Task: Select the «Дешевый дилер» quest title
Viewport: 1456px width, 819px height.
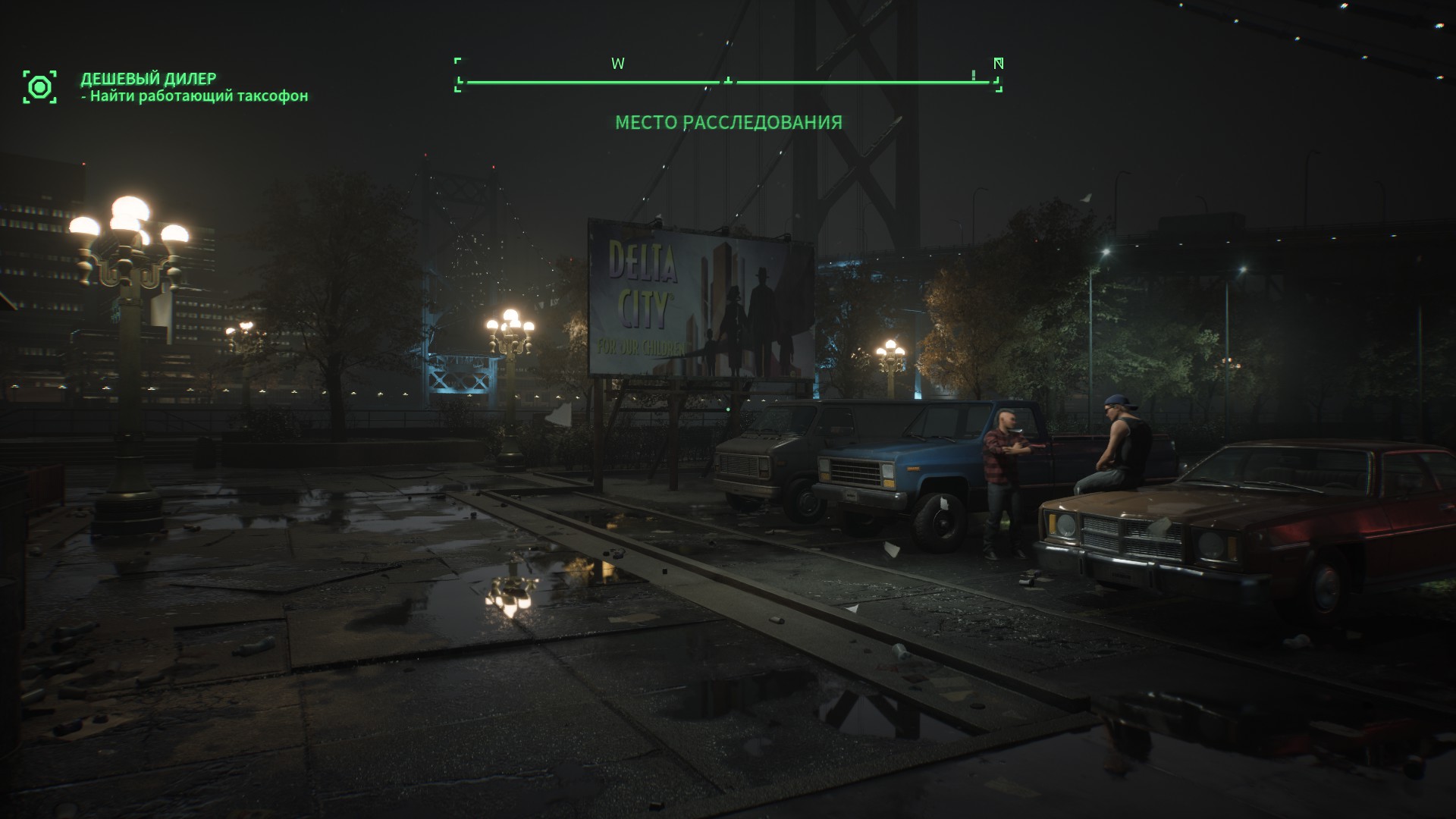Action: coord(149,78)
